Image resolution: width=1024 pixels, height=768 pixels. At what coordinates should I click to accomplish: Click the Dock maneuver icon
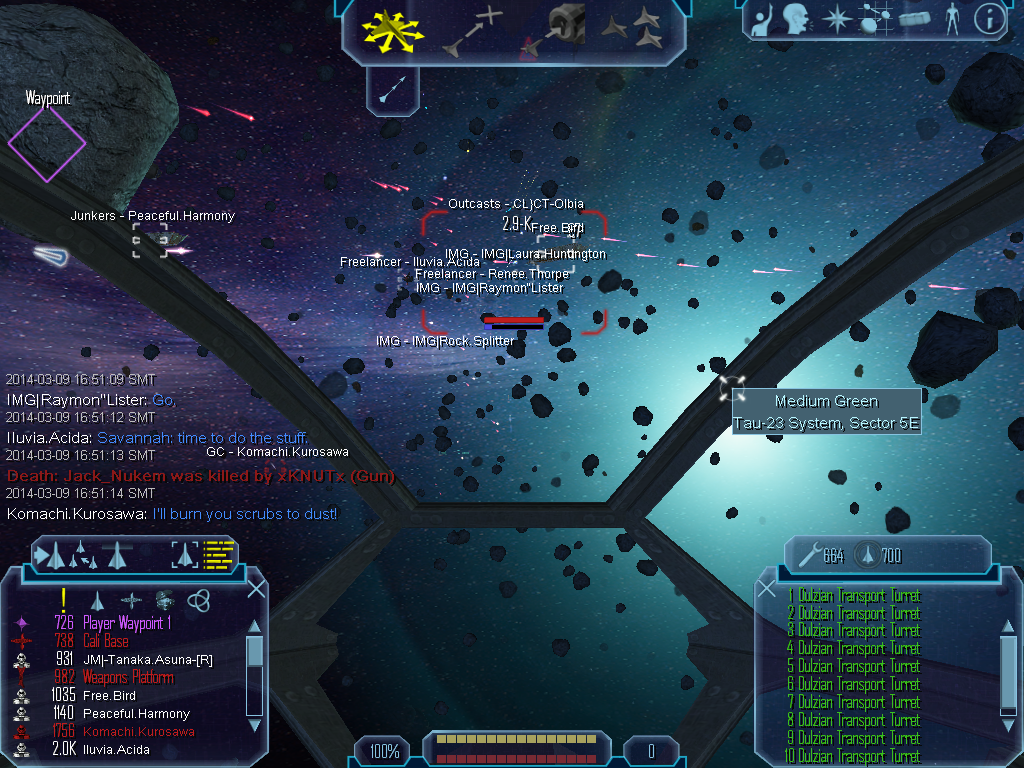(x=555, y=30)
